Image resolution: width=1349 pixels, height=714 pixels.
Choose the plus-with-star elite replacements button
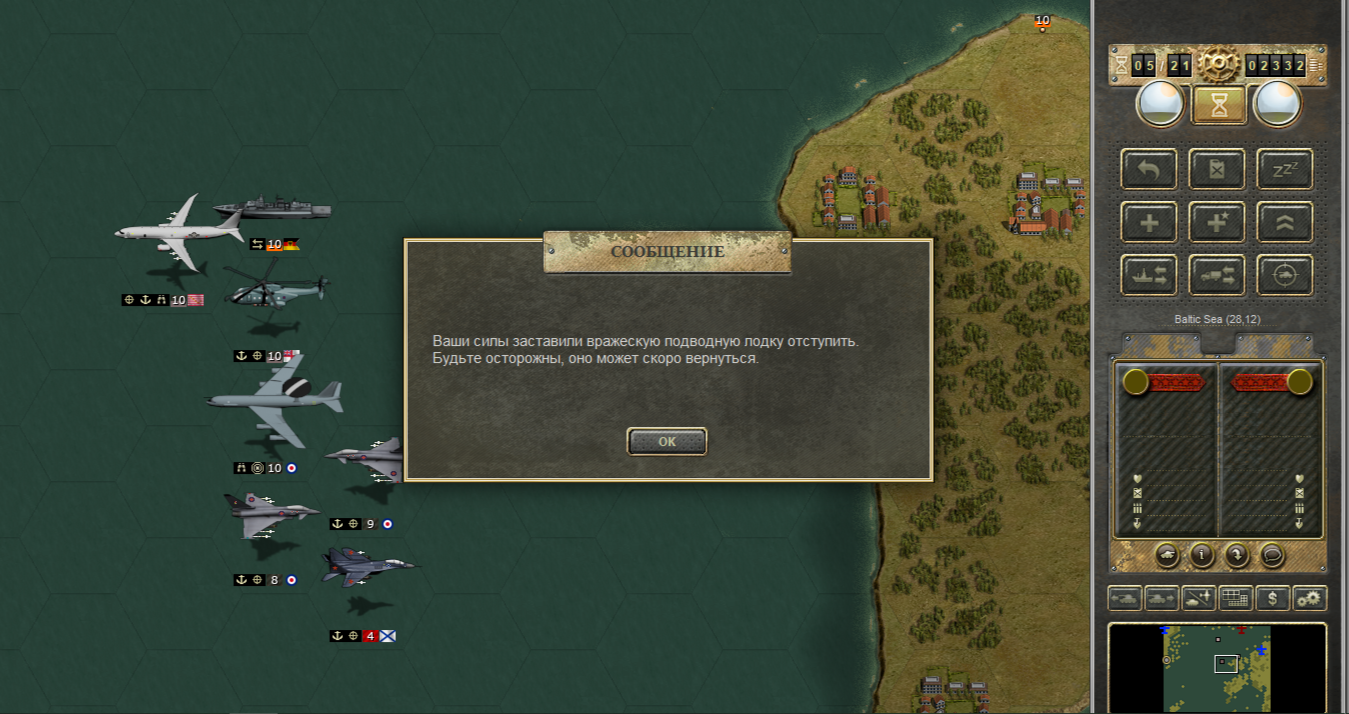[1217, 222]
